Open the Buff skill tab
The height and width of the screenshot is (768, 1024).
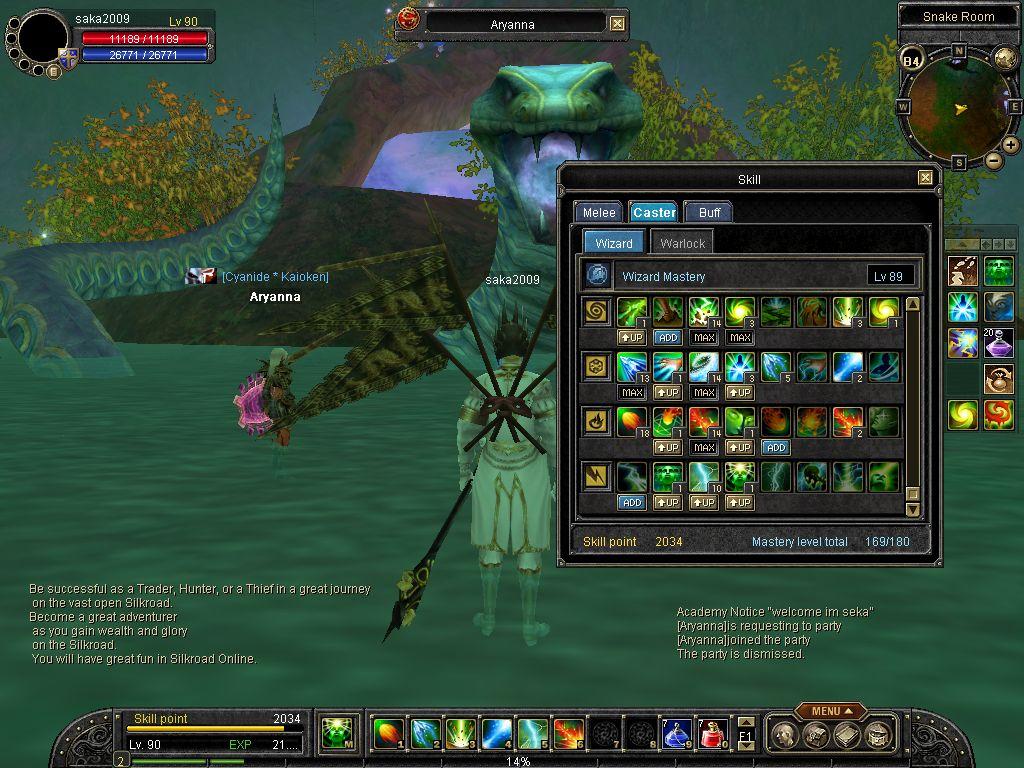709,212
